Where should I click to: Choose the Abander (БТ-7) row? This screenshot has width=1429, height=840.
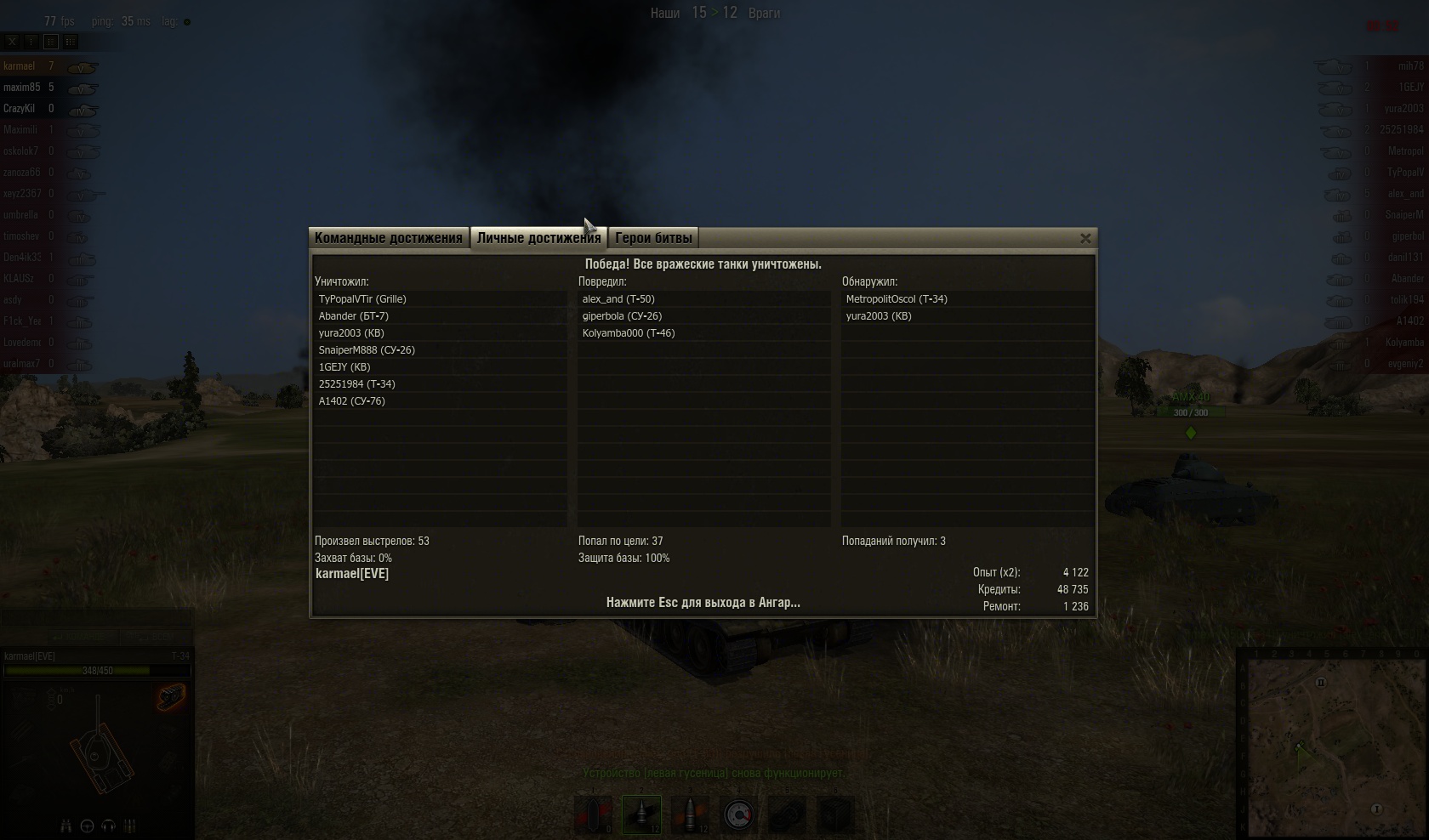click(x=354, y=316)
